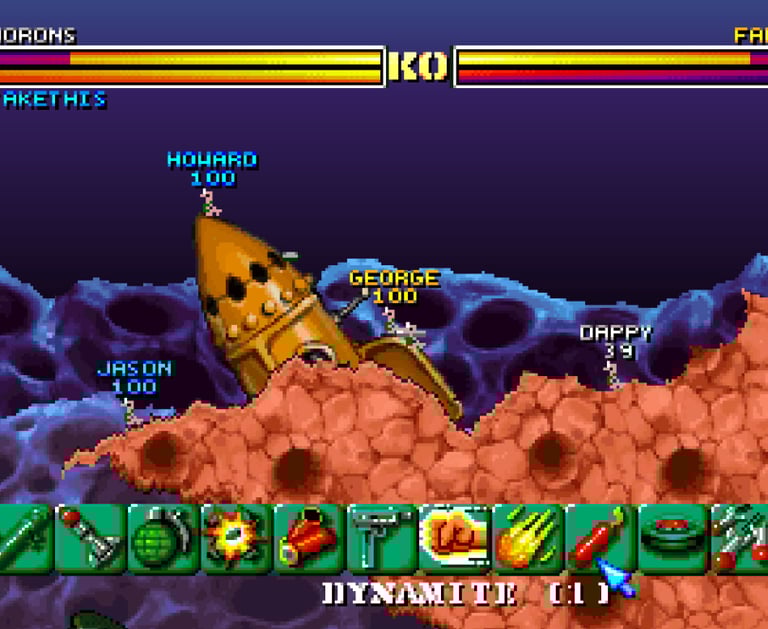The image size is (768, 629).
Task: Choose the homing missile weapon
Action: [90, 538]
